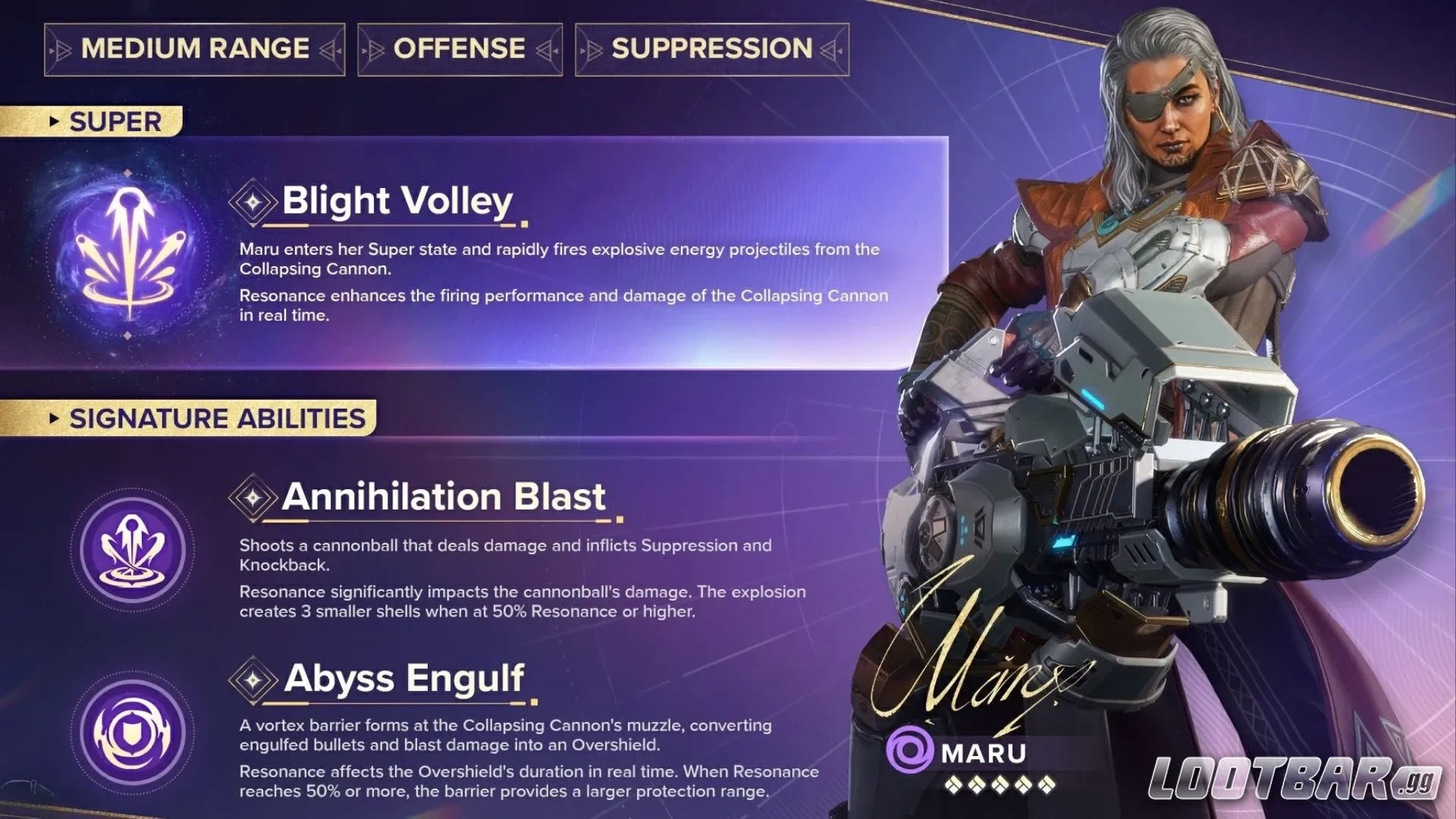1456x819 pixels.
Task: Expand the SUPER section via its arrow
Action: point(53,121)
